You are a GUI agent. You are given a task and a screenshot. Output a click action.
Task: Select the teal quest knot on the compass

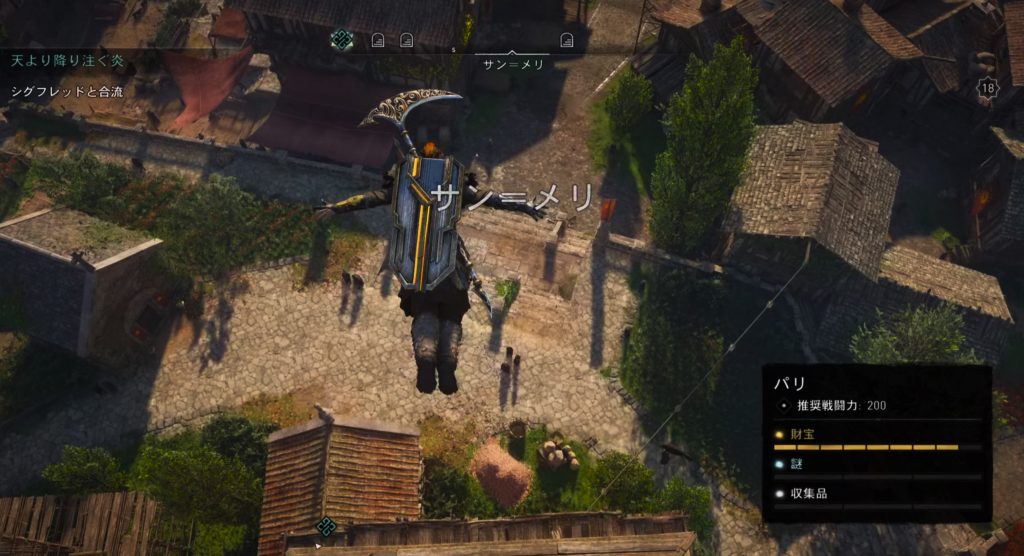click(342, 40)
